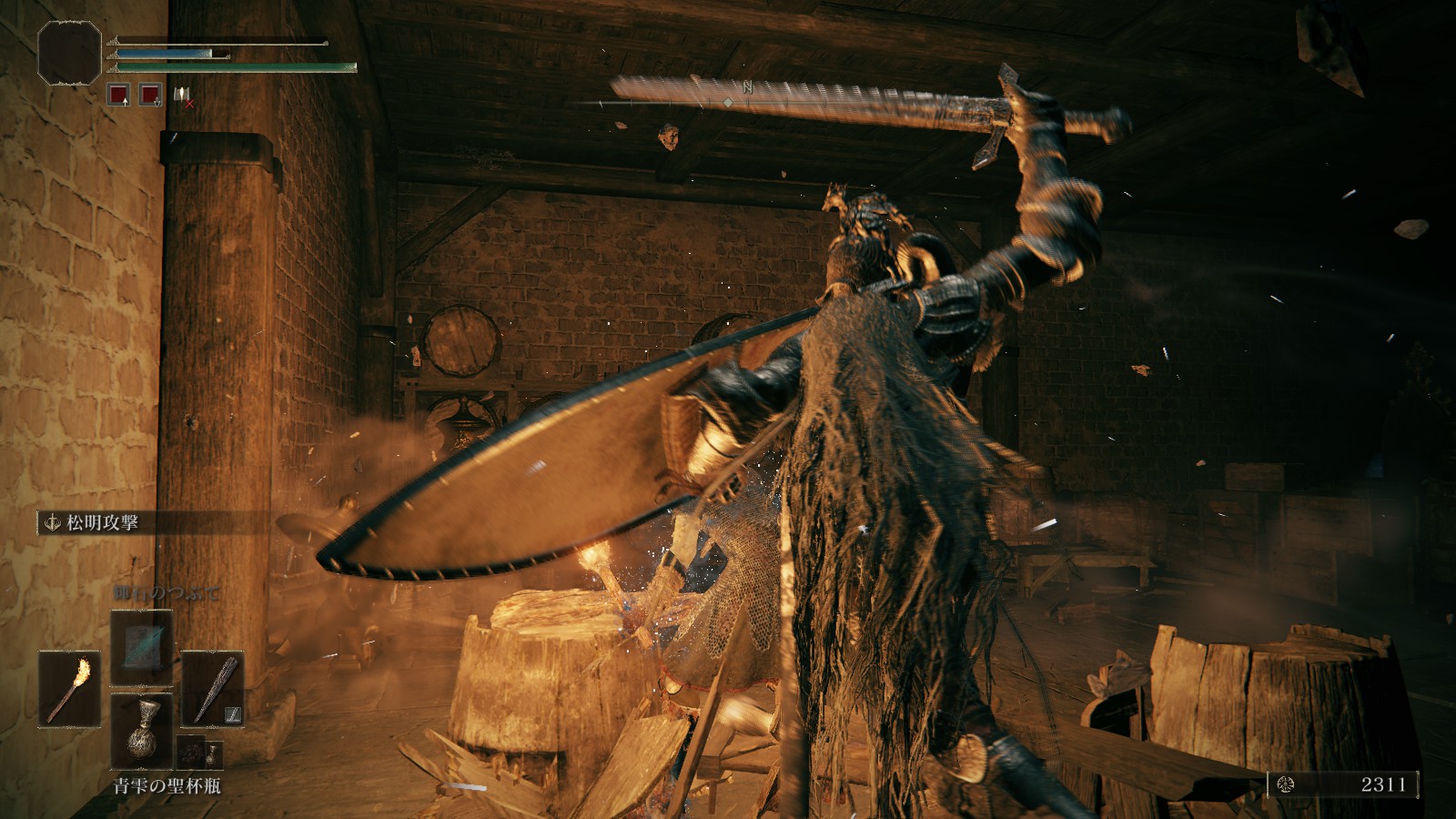Click the red debuff icon with down arrow
The image size is (1456, 819).
tap(150, 94)
